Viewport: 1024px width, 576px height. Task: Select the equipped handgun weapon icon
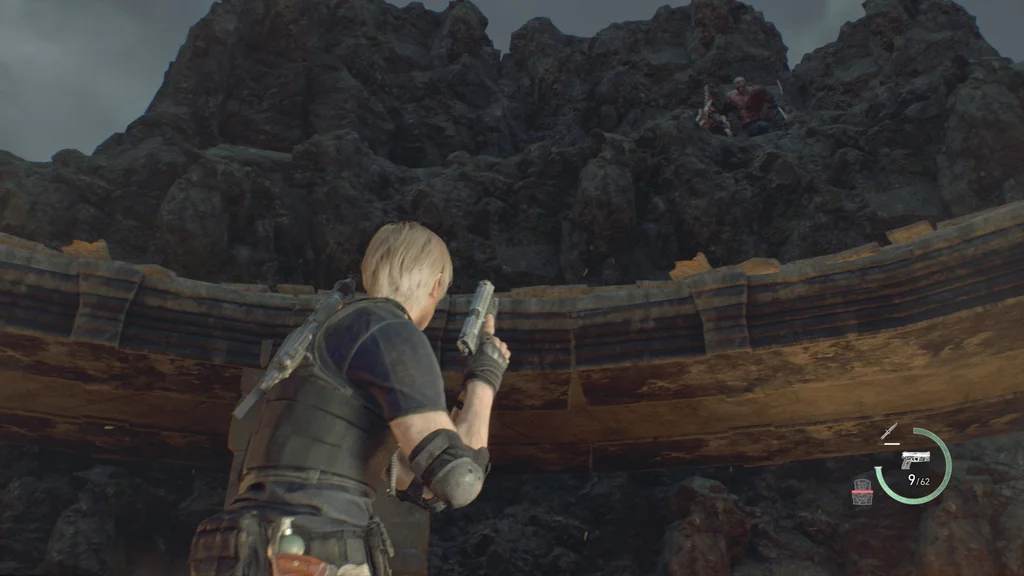point(914,460)
